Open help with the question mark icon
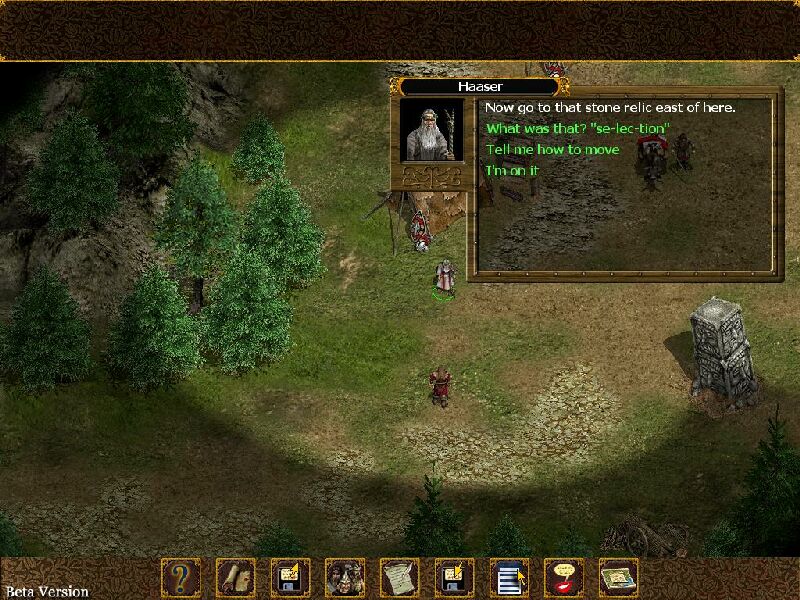800x600 pixels. pyautogui.click(x=181, y=578)
